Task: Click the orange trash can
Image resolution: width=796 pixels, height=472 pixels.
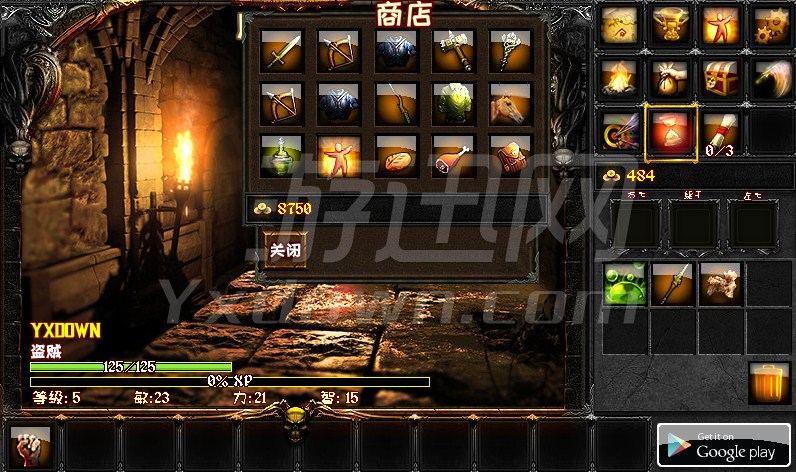Action: pos(768,383)
